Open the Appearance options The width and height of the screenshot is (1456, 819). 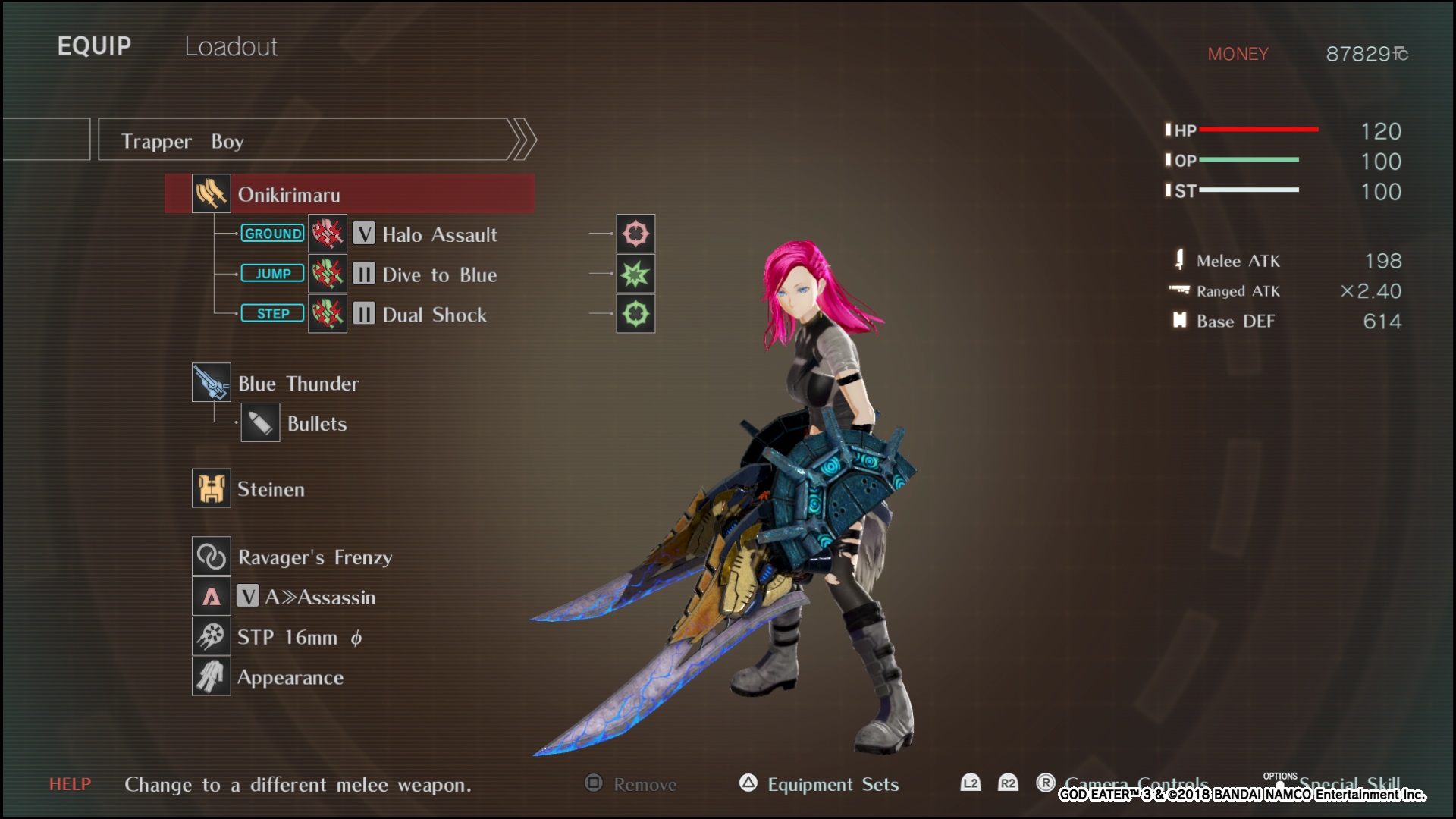point(290,678)
